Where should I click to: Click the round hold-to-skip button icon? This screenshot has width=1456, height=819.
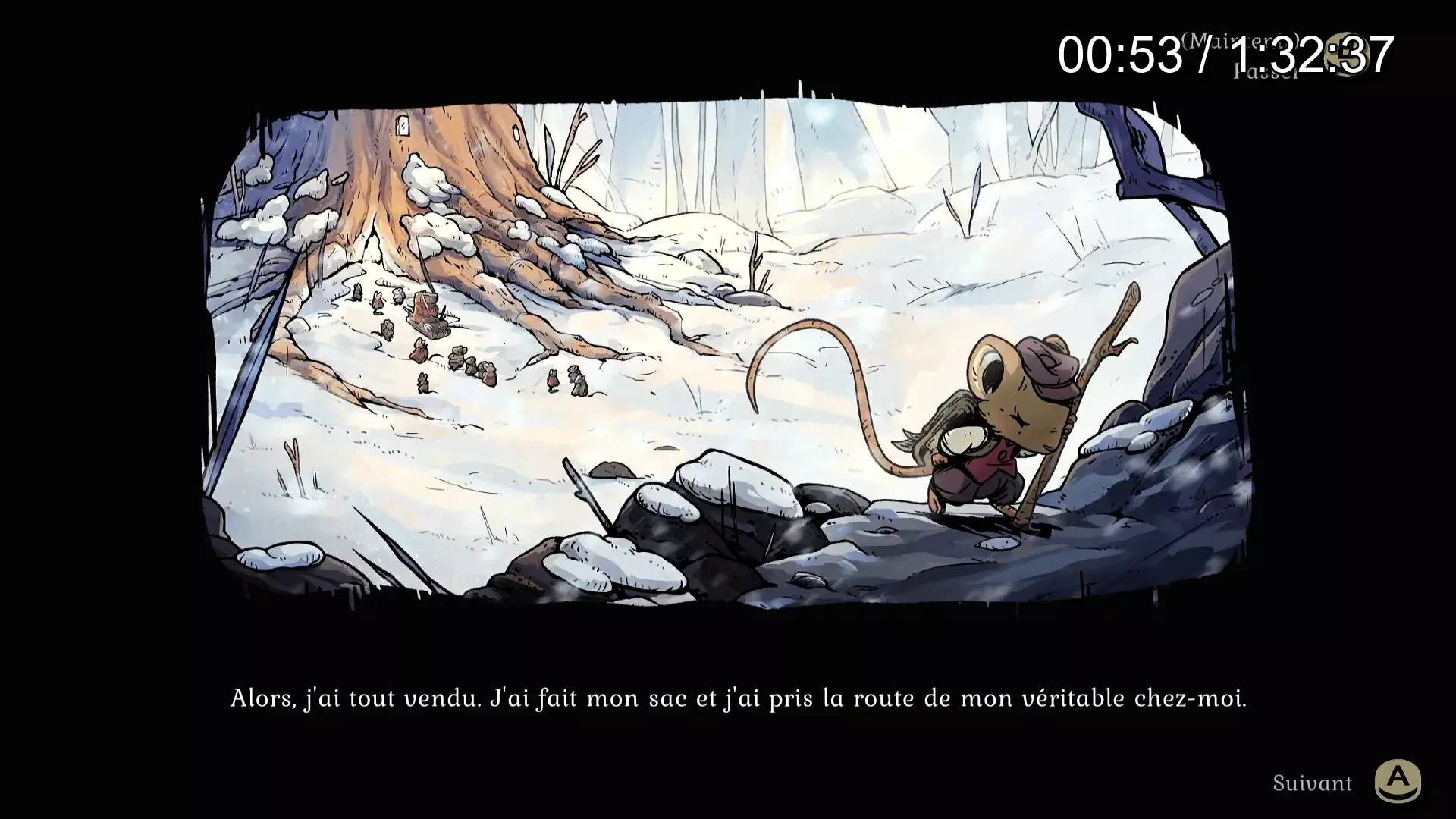1345,55
